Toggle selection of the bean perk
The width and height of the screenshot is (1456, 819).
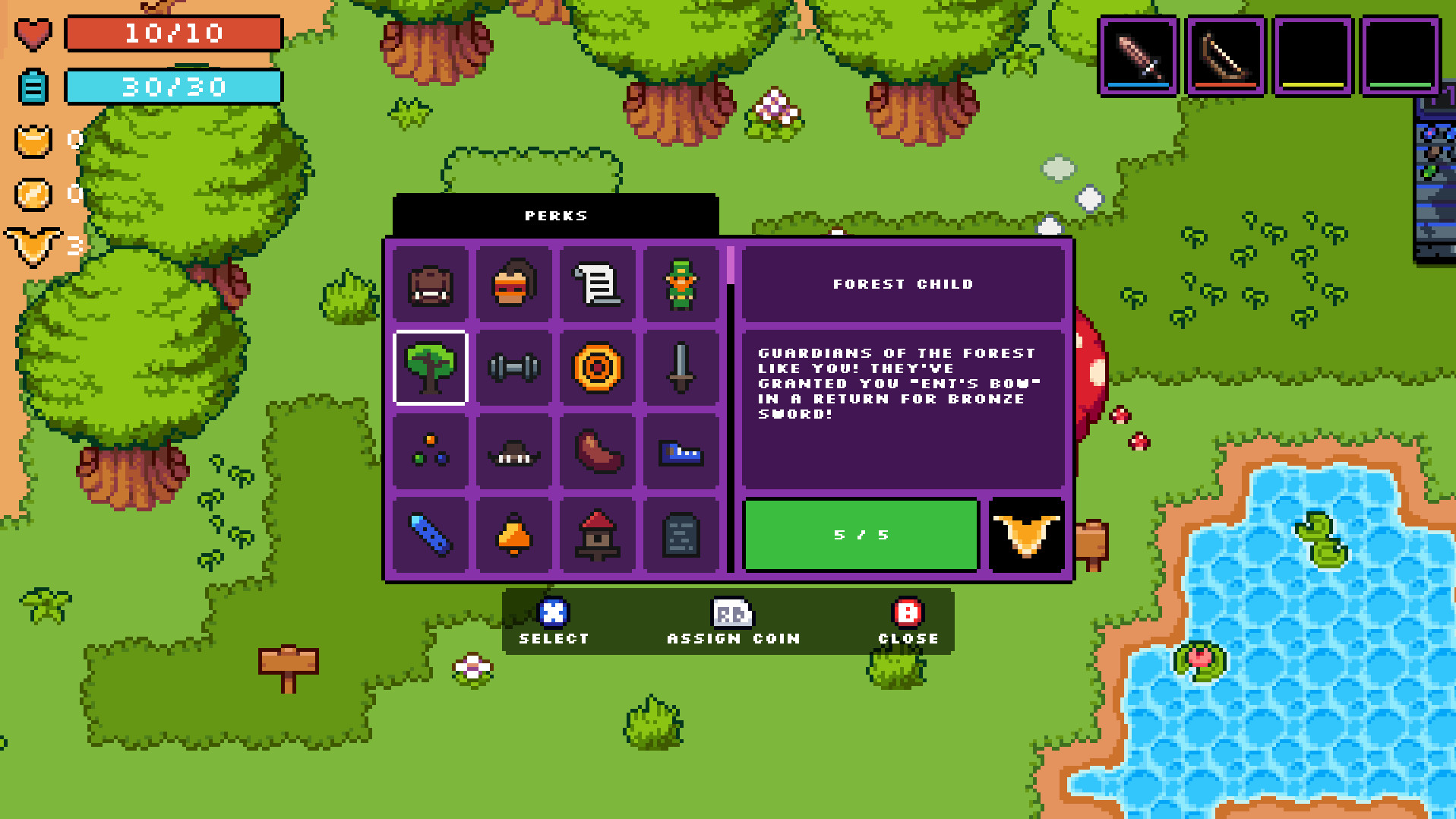click(597, 451)
